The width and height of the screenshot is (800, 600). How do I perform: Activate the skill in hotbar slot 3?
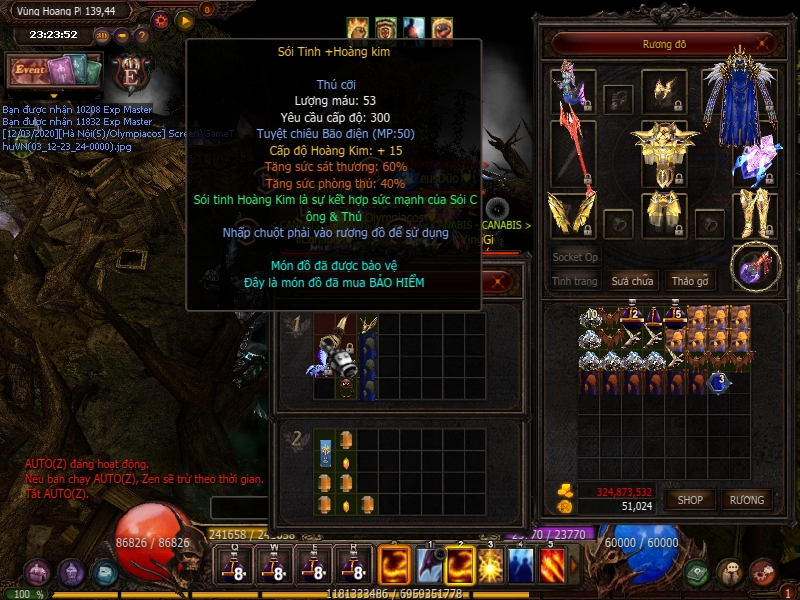491,566
